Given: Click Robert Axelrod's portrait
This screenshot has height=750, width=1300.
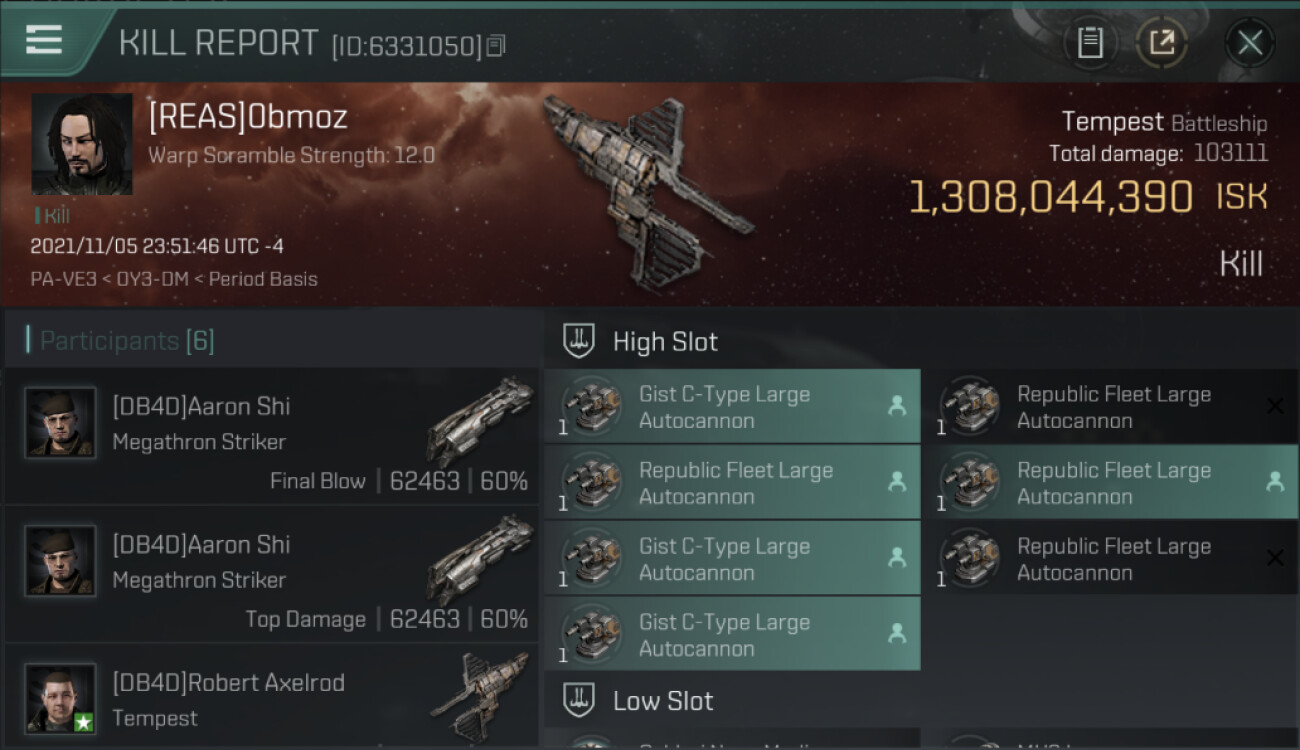Looking at the screenshot, I should point(60,698).
